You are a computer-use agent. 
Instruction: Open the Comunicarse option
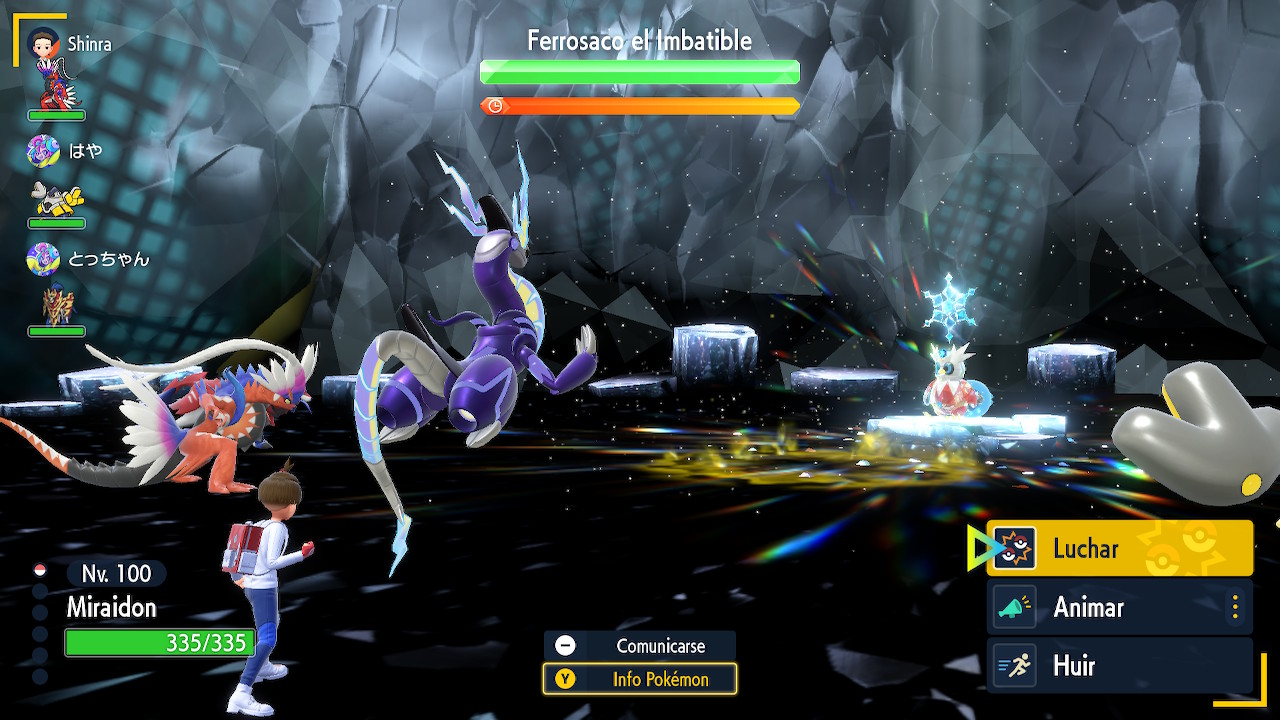[640, 646]
